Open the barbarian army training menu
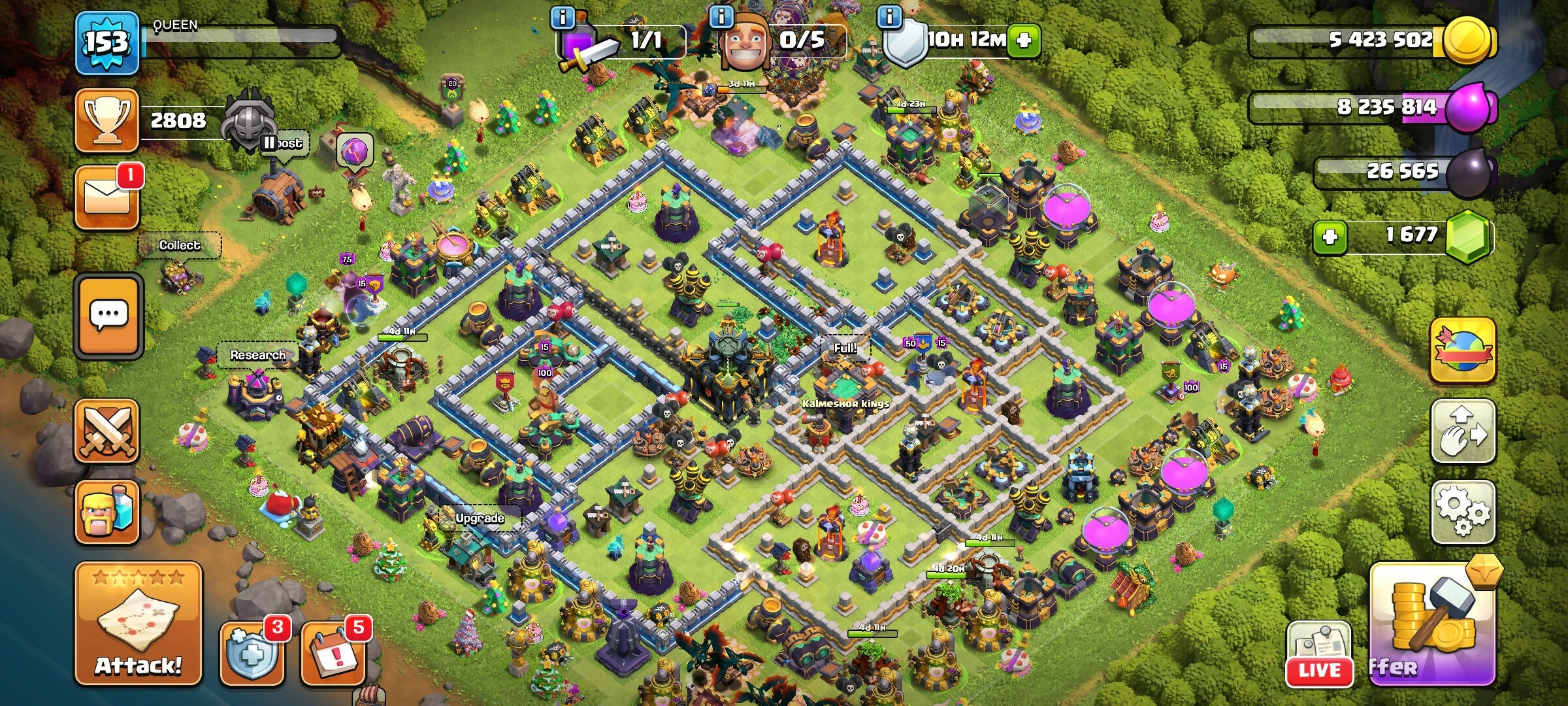This screenshot has height=706, width=1568. pyautogui.click(x=107, y=513)
